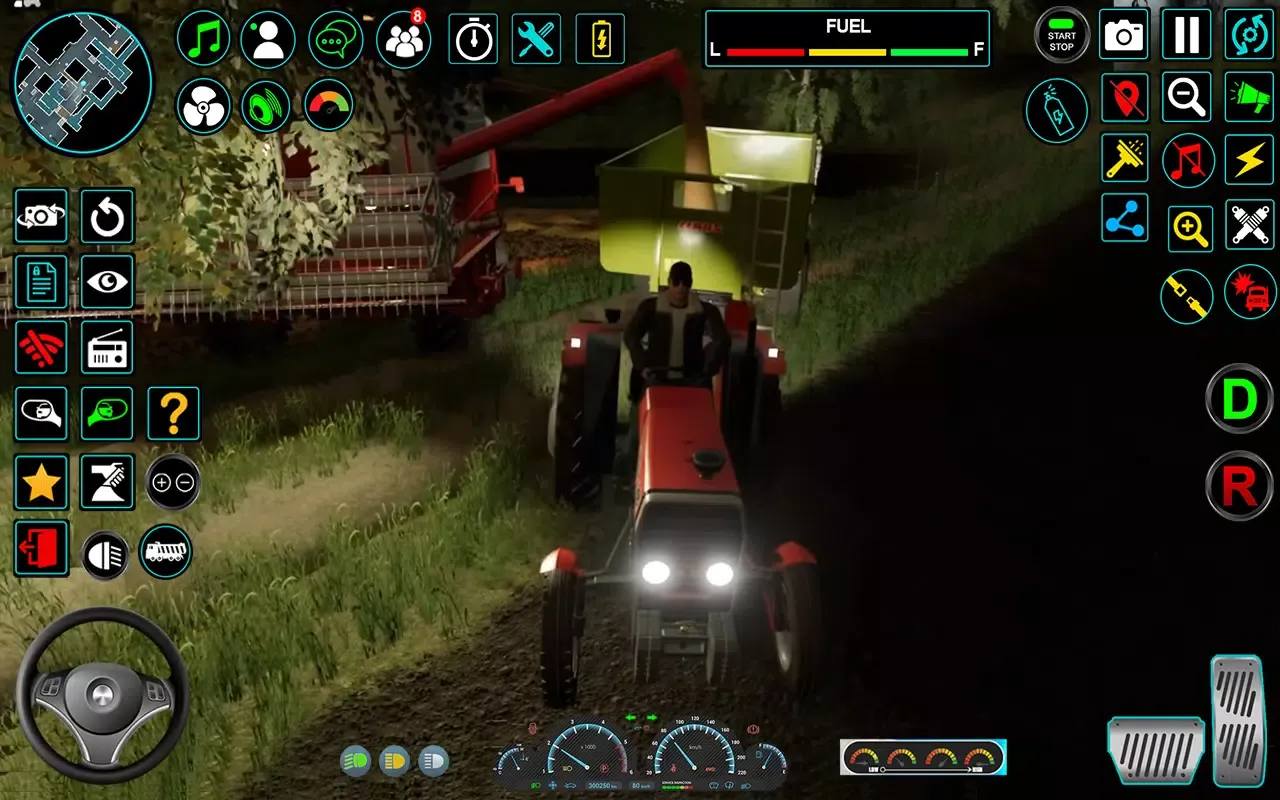The width and height of the screenshot is (1280, 800).
Task: Toggle the headlights icon
Action: (105, 551)
